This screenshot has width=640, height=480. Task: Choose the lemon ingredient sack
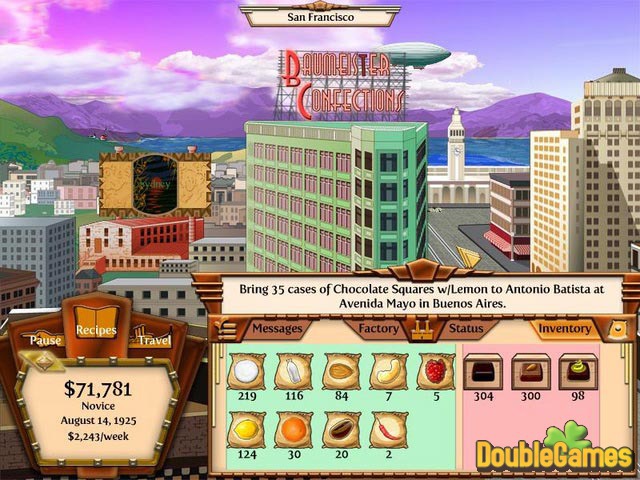[x=245, y=429]
